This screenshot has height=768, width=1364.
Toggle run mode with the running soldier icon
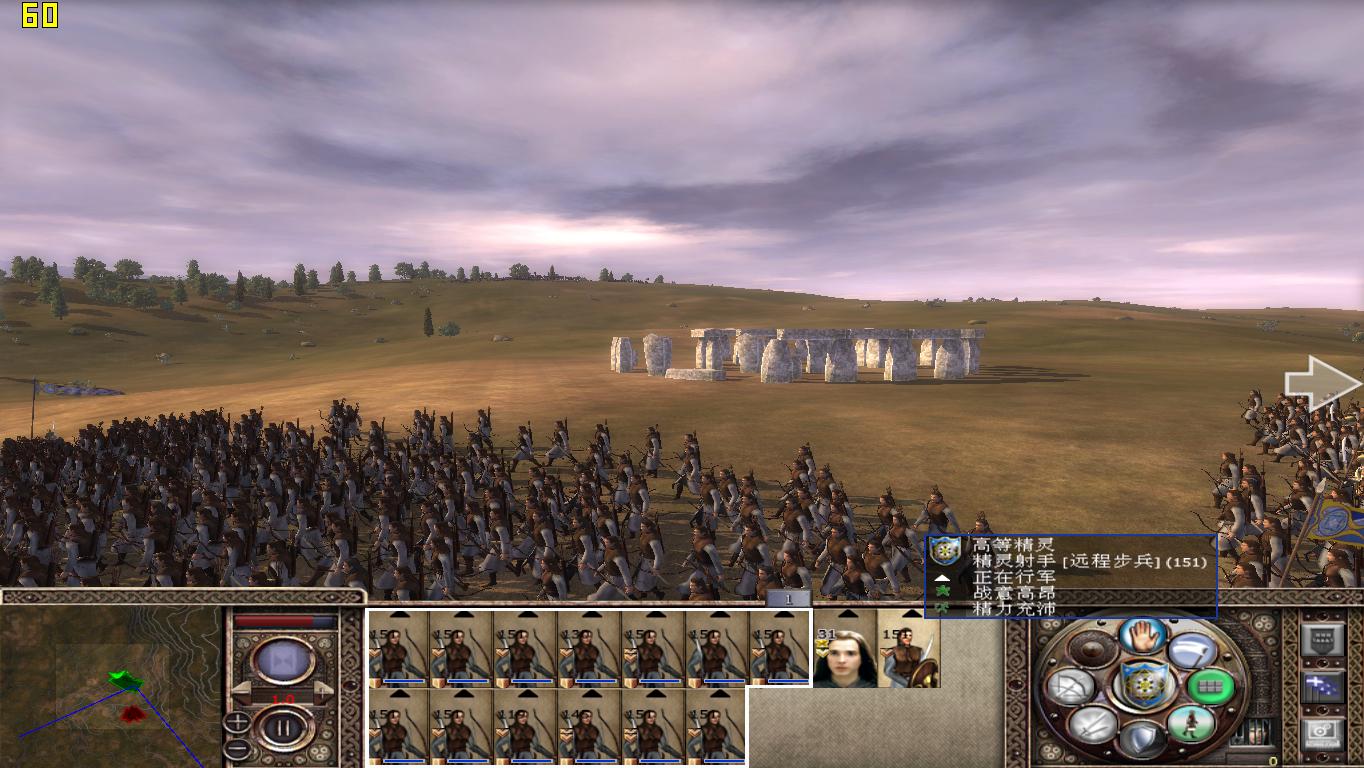point(1192,723)
